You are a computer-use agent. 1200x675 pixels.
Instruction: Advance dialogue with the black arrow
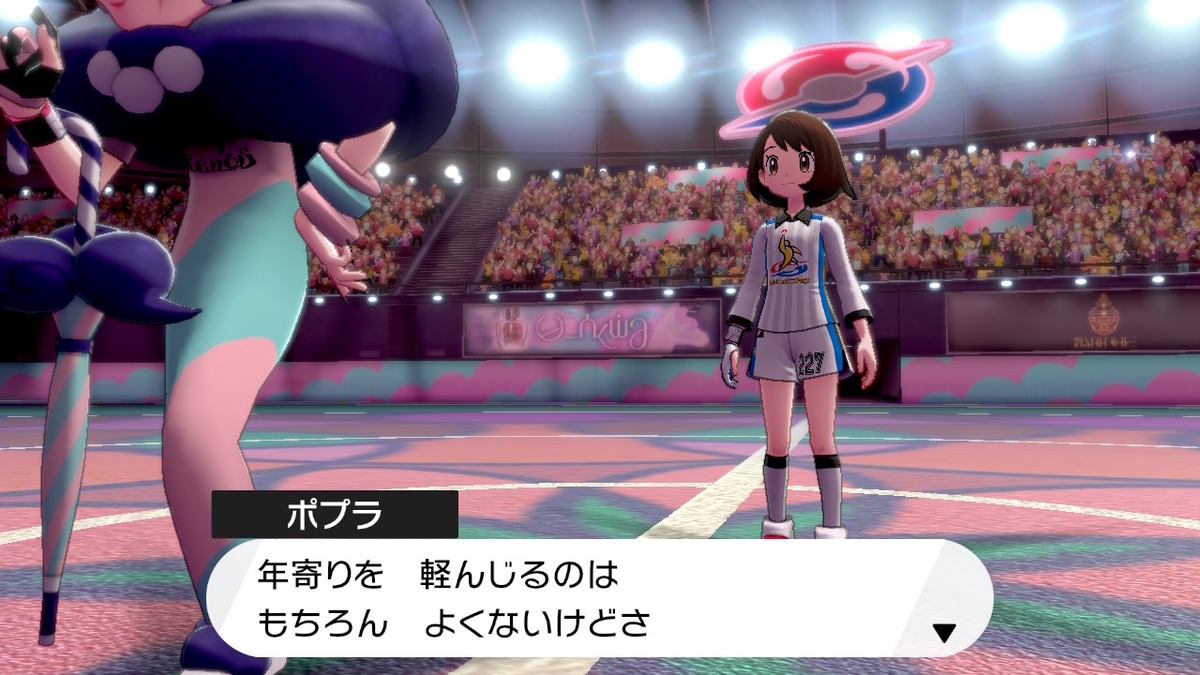click(944, 631)
